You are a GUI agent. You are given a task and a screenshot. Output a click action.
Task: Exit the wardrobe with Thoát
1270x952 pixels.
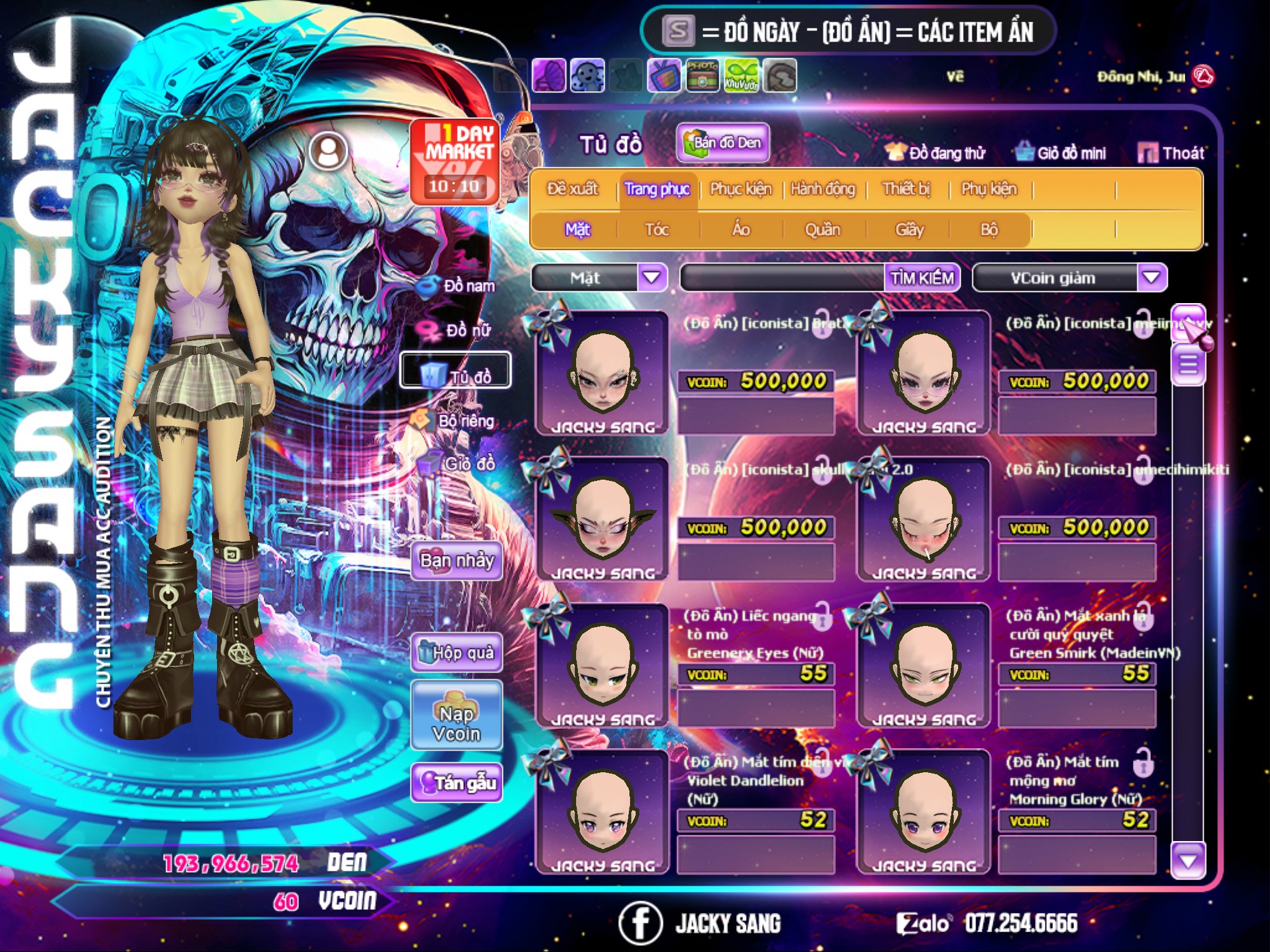1171,153
